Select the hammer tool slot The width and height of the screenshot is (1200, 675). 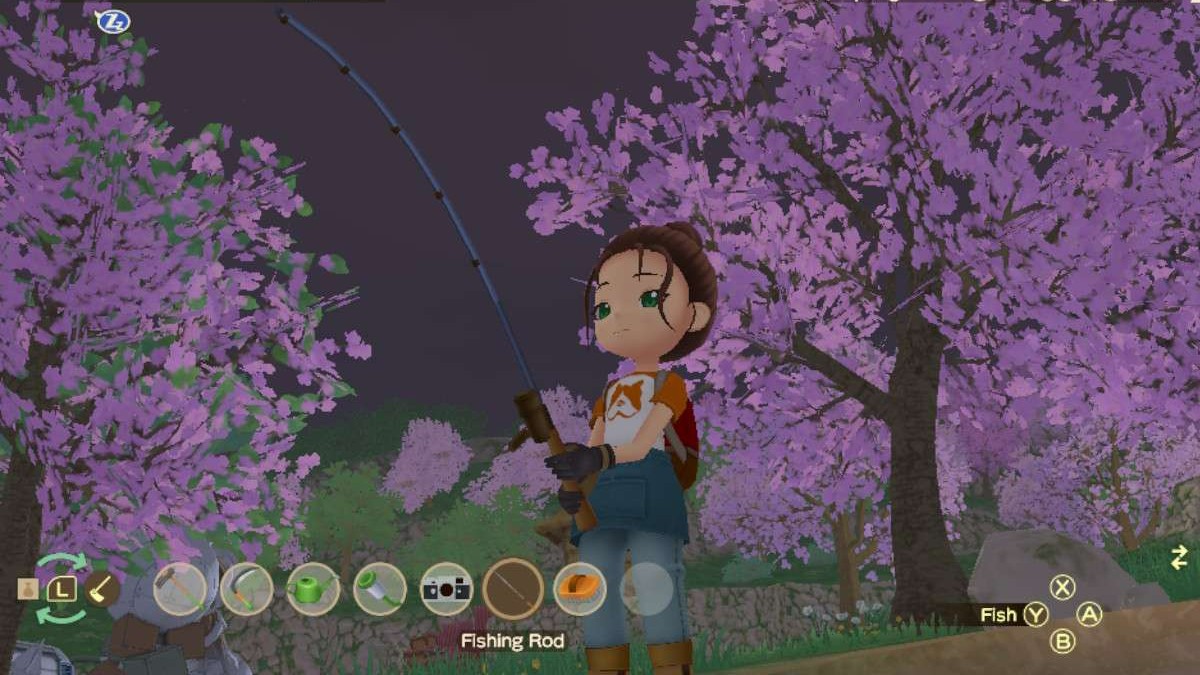tap(180, 588)
